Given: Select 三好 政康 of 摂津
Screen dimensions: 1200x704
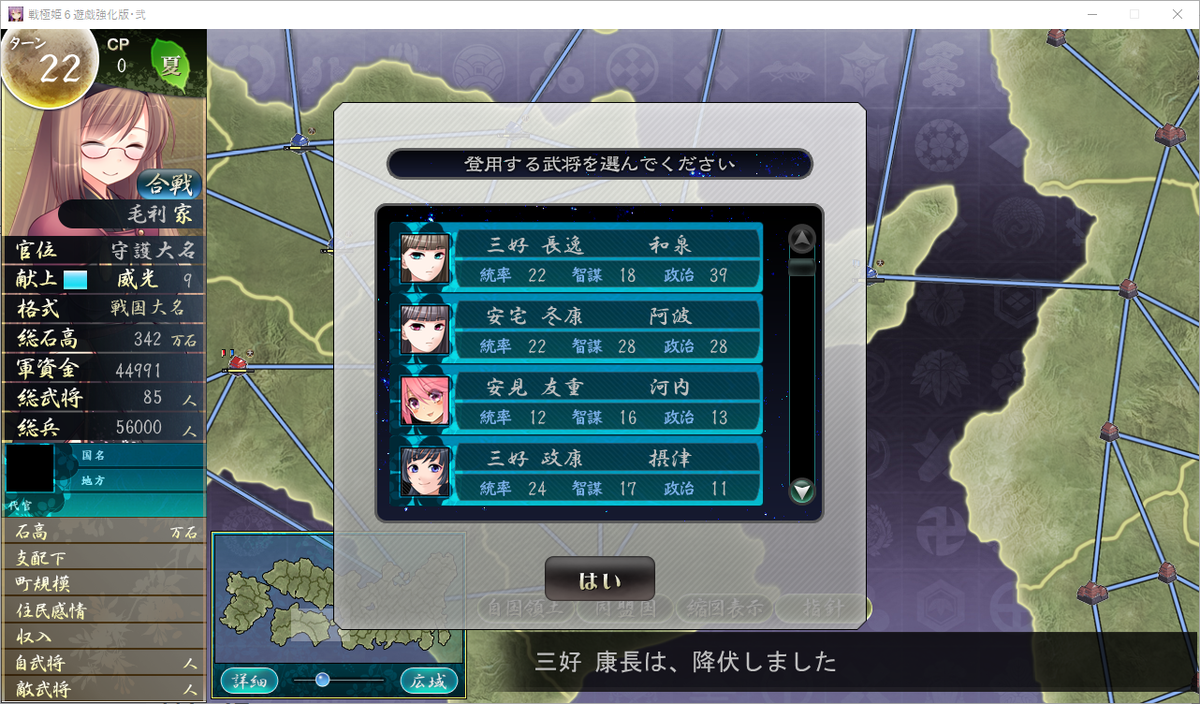Looking at the screenshot, I should [578, 472].
